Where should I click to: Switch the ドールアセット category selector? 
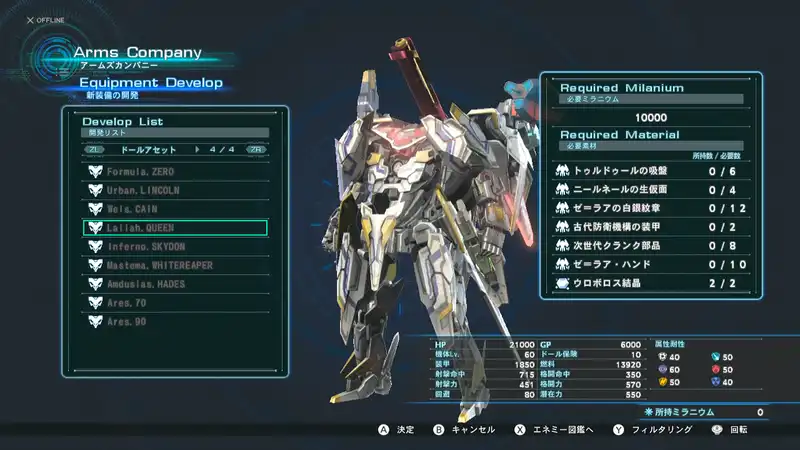click(175, 149)
